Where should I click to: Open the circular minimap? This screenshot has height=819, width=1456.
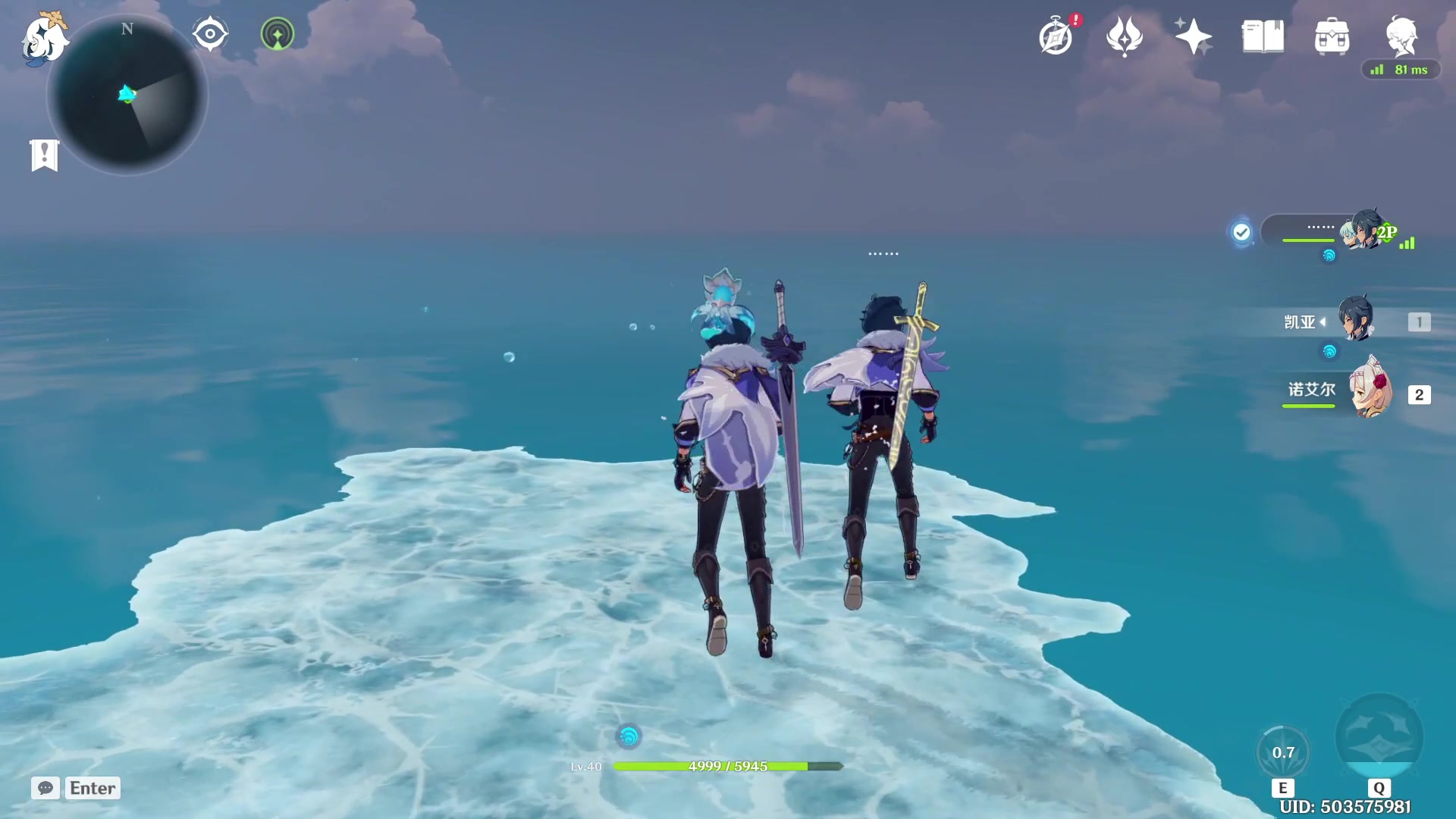click(x=127, y=96)
